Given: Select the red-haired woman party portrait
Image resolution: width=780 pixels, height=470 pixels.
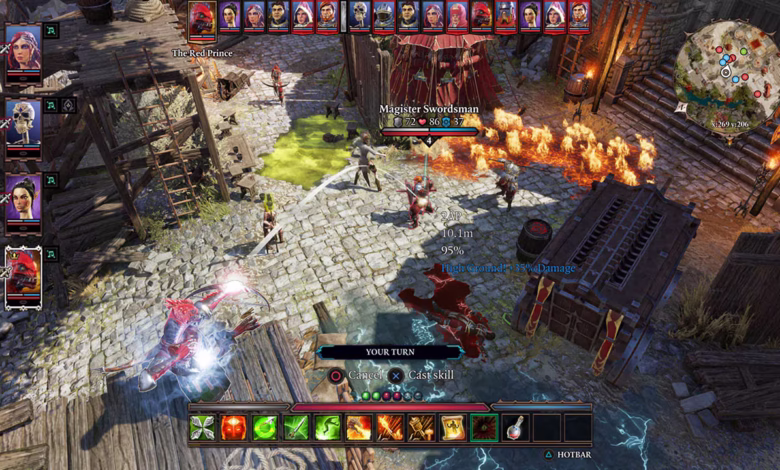Looking at the screenshot, I should pos(23,50).
